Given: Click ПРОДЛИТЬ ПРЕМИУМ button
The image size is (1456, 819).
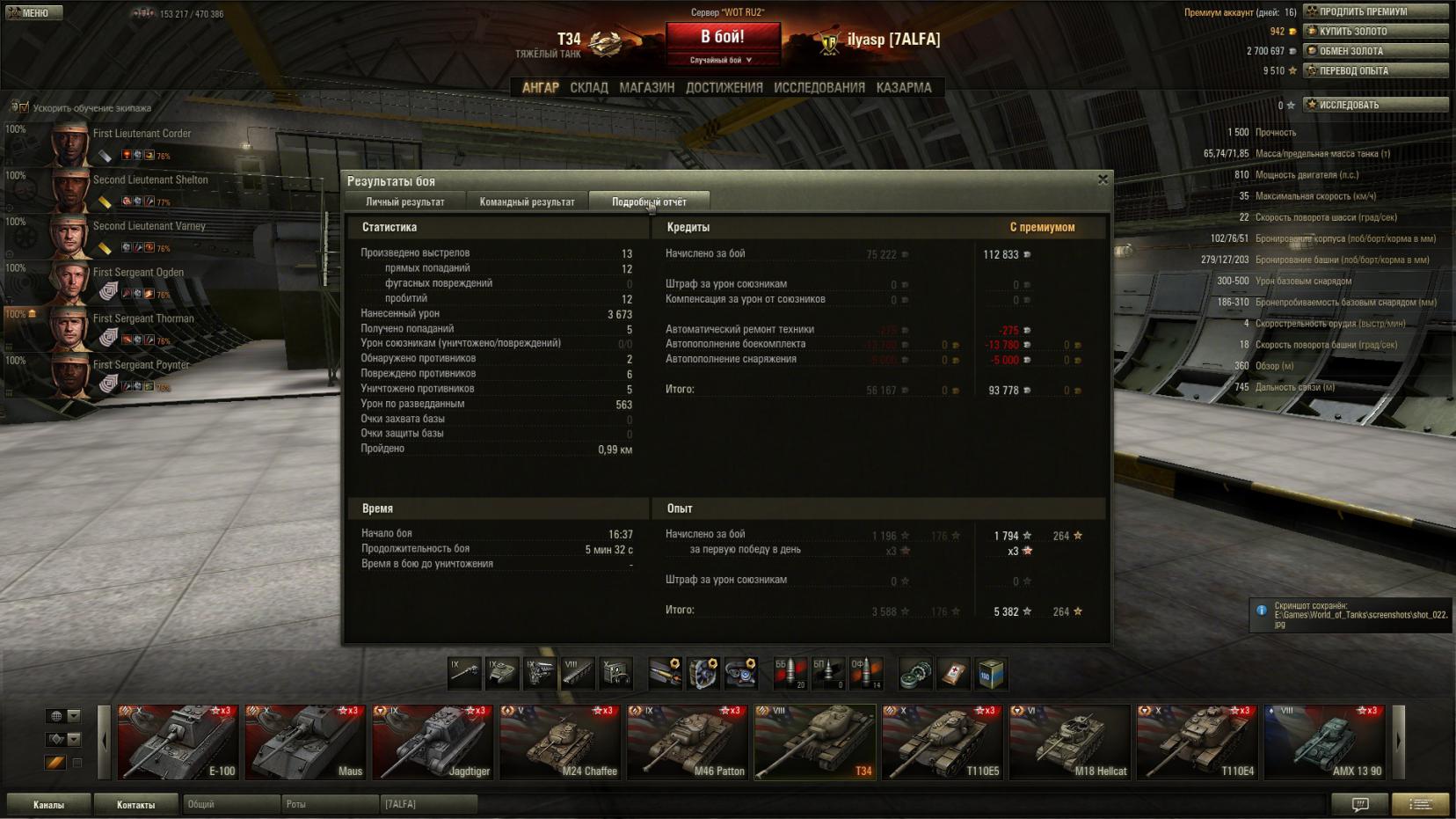Looking at the screenshot, I should 1375,11.
